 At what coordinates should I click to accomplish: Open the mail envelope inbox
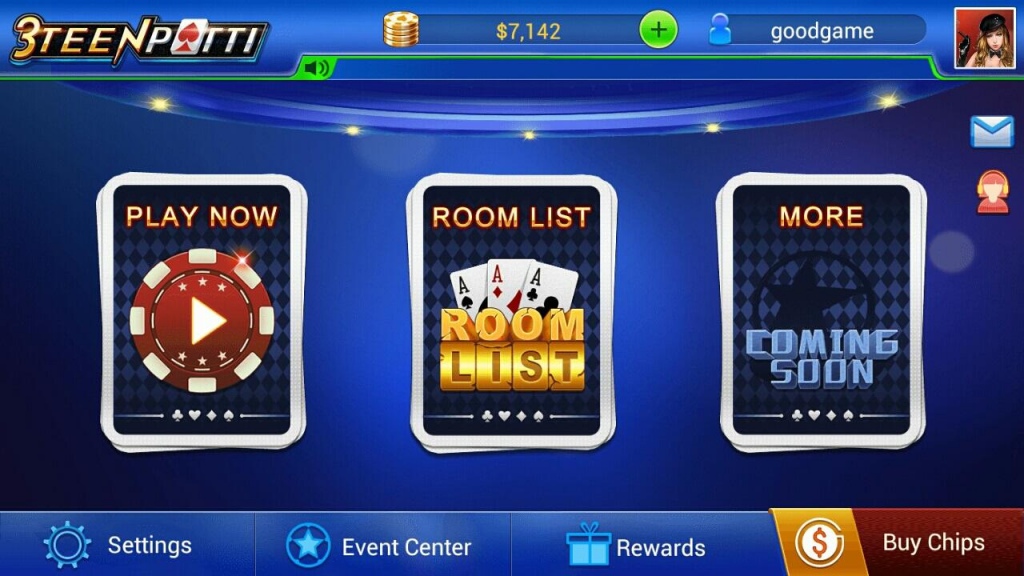coord(991,132)
